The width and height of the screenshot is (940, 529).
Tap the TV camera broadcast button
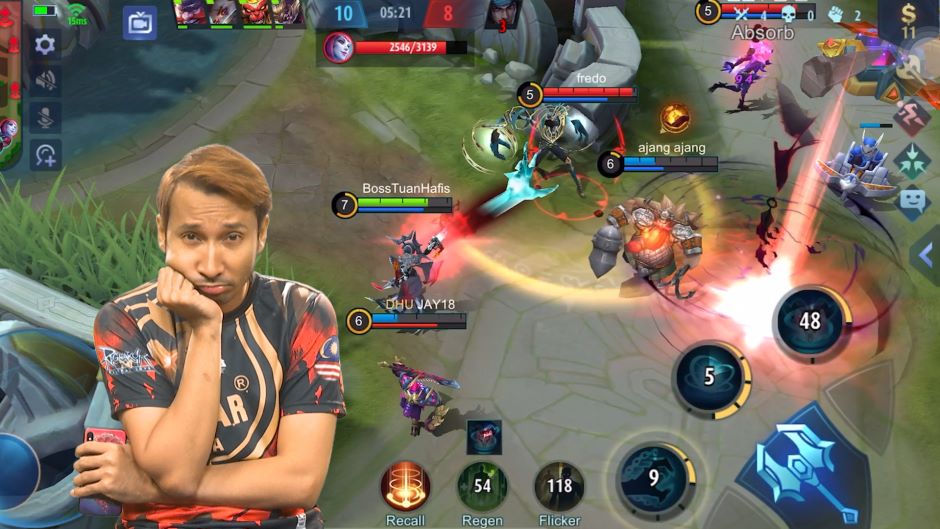pyautogui.click(x=140, y=22)
